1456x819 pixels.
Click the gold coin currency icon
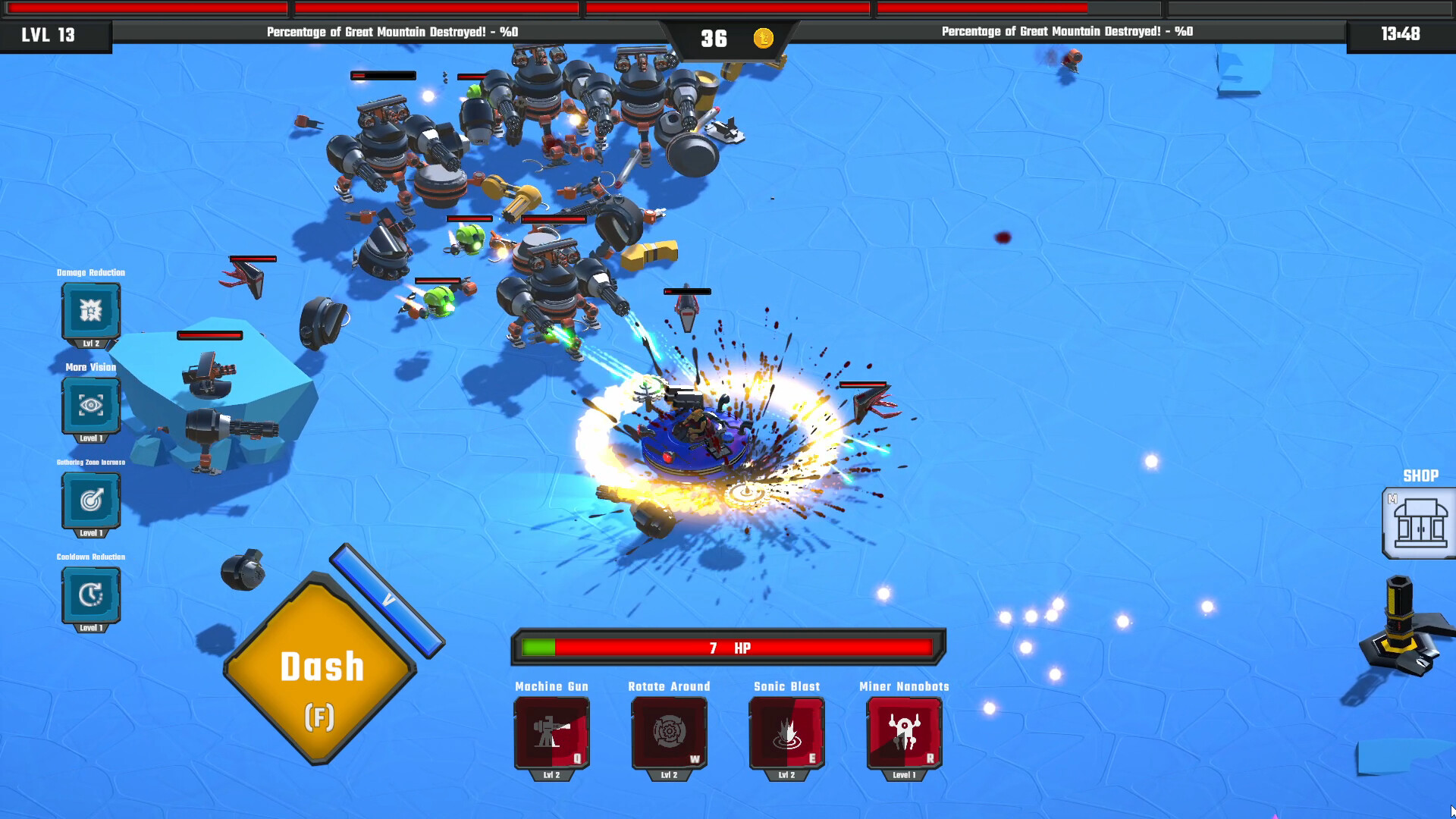pos(763,37)
